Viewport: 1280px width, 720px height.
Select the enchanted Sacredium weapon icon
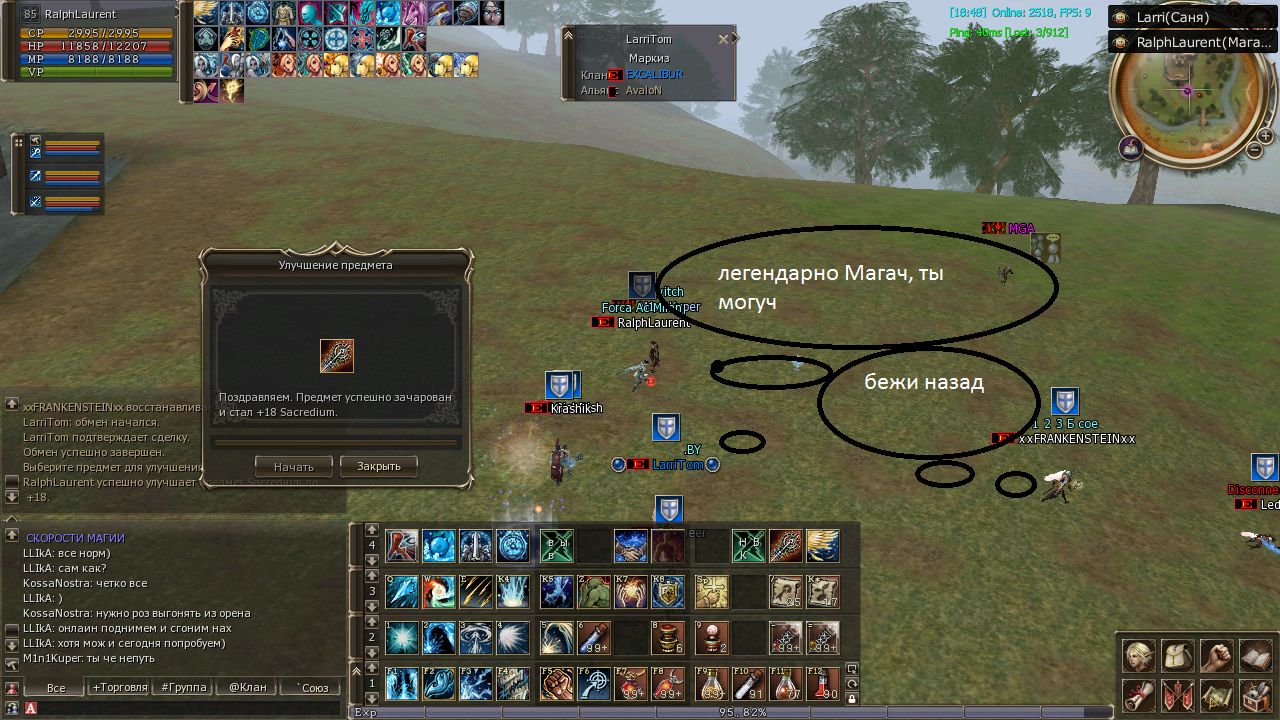(336, 356)
